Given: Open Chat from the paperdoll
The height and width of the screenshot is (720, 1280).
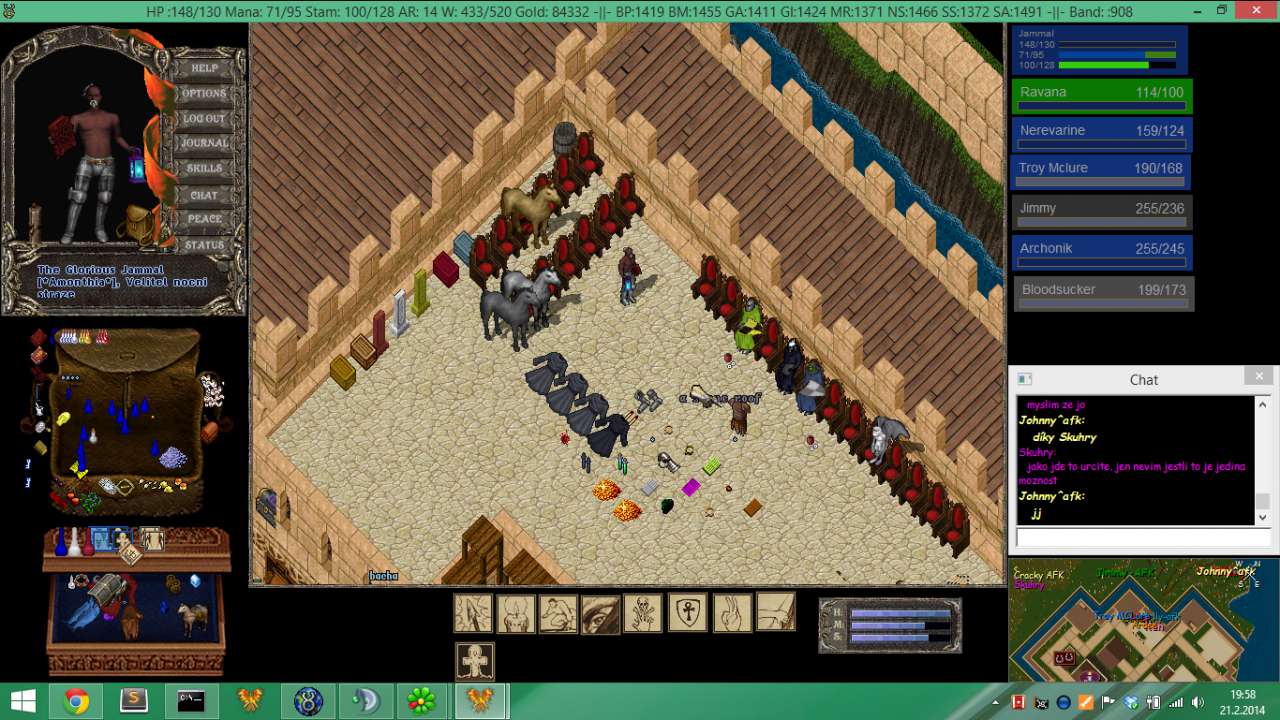Looking at the screenshot, I should (x=204, y=194).
